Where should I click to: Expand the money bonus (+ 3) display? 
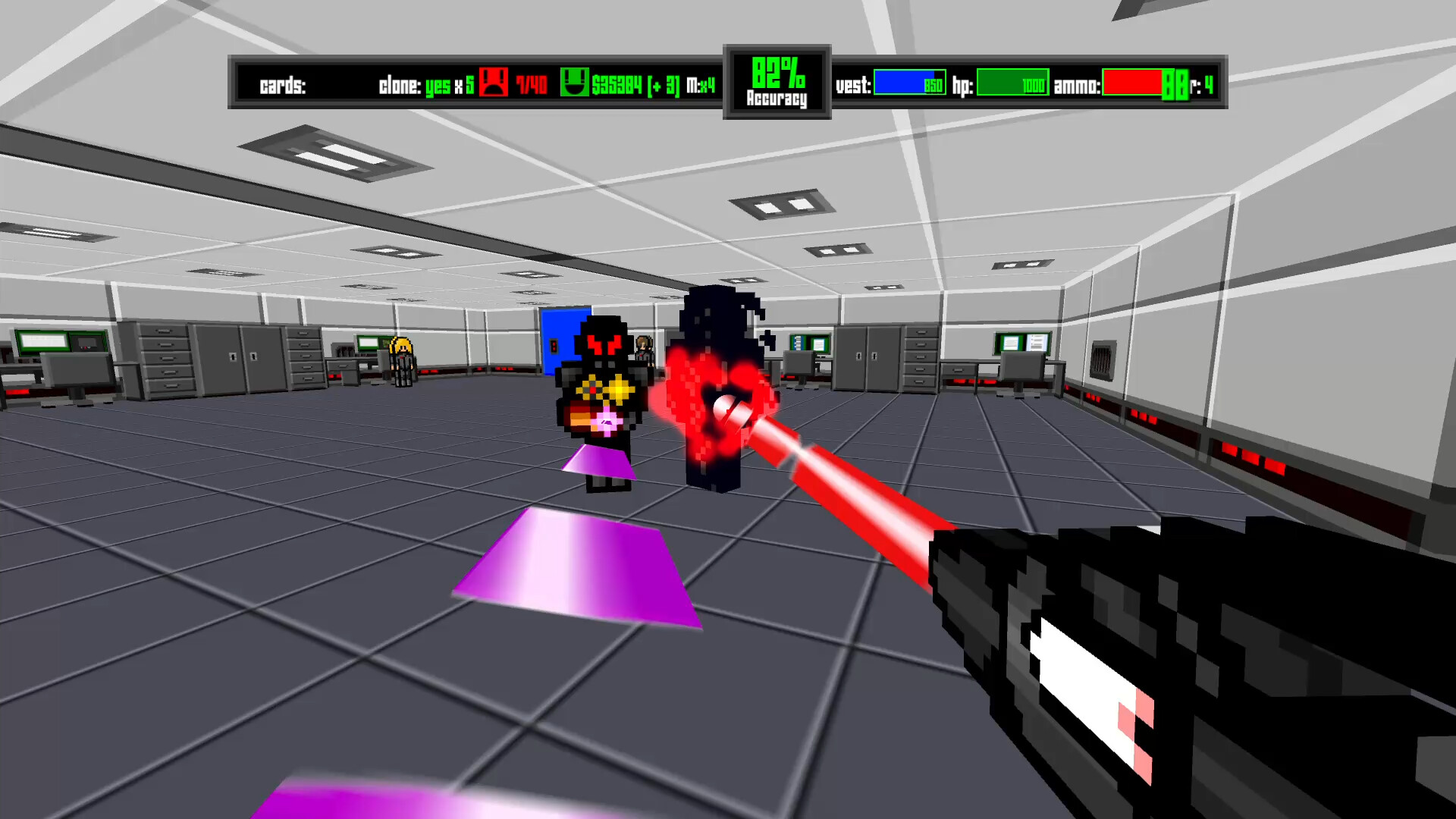[660, 85]
